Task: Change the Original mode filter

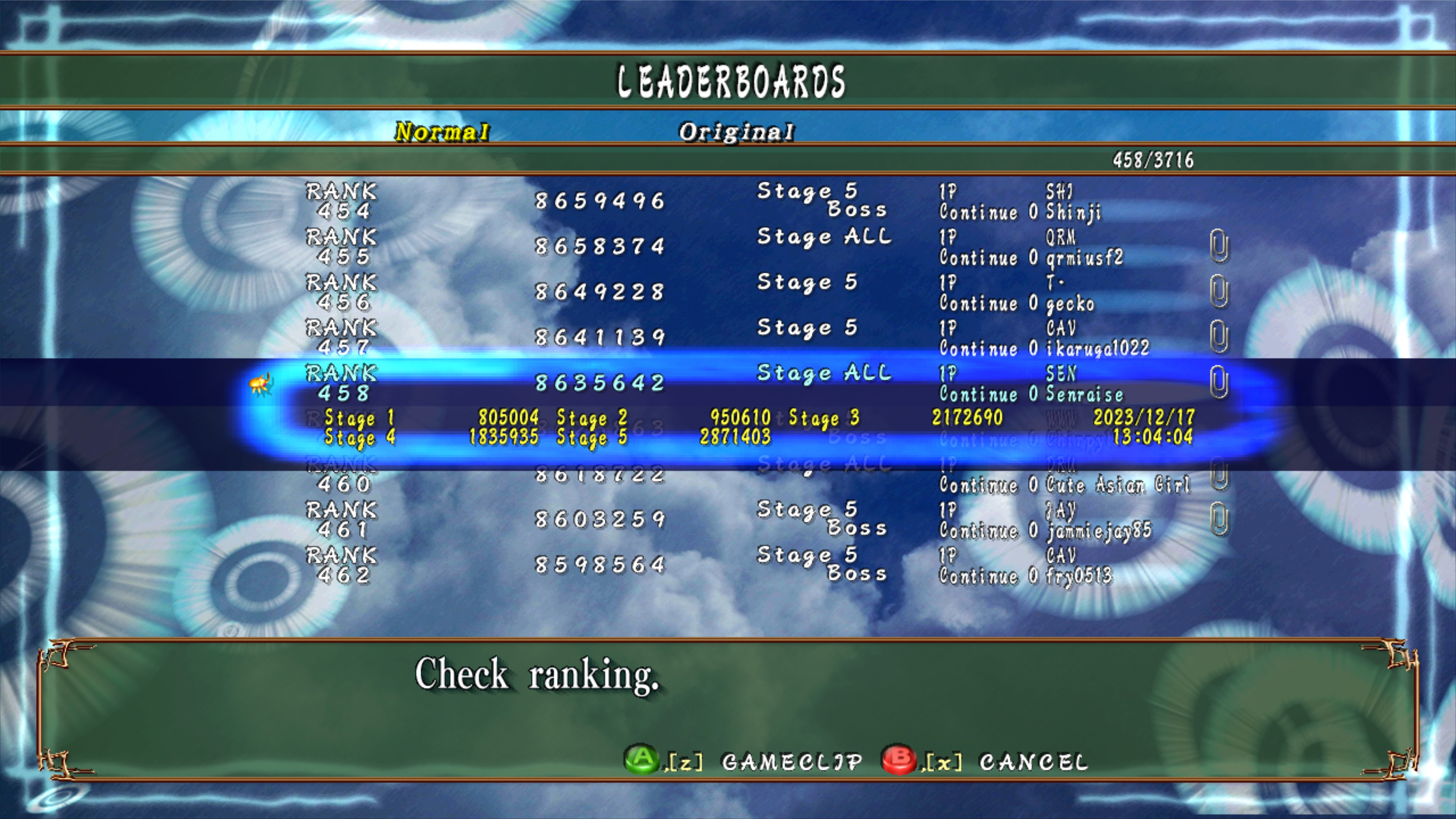Action: 736,132
